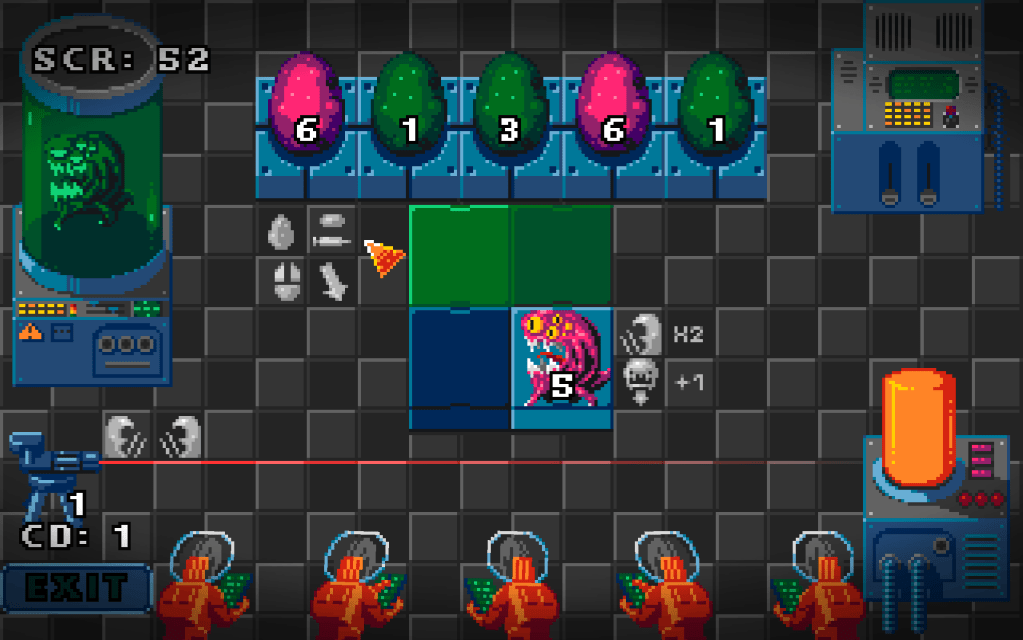
Task: Select the pink monster tile numbered 5
Action: point(561,366)
